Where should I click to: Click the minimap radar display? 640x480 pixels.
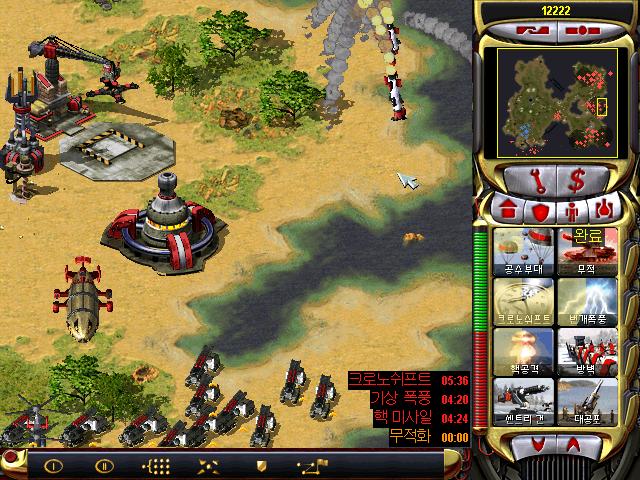[x=556, y=97]
